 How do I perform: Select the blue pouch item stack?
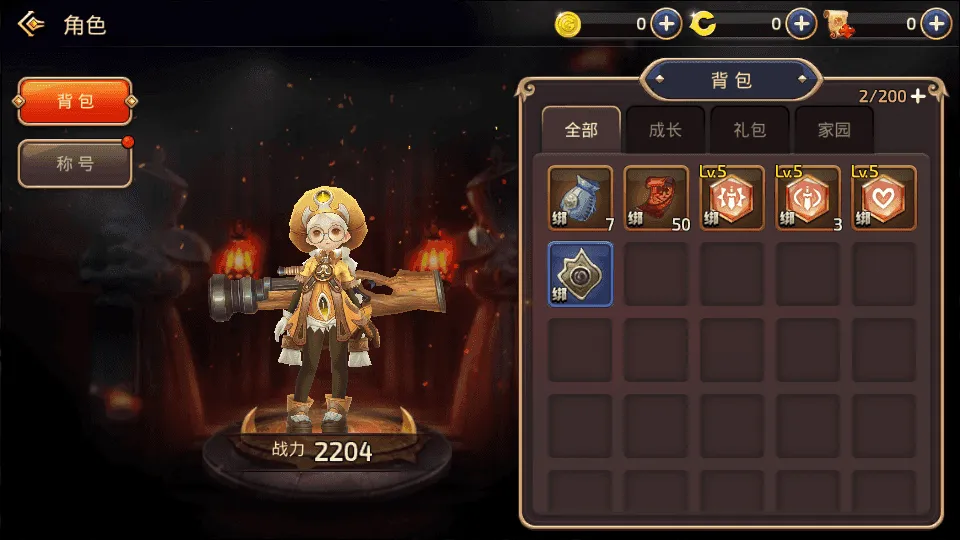[x=580, y=198]
